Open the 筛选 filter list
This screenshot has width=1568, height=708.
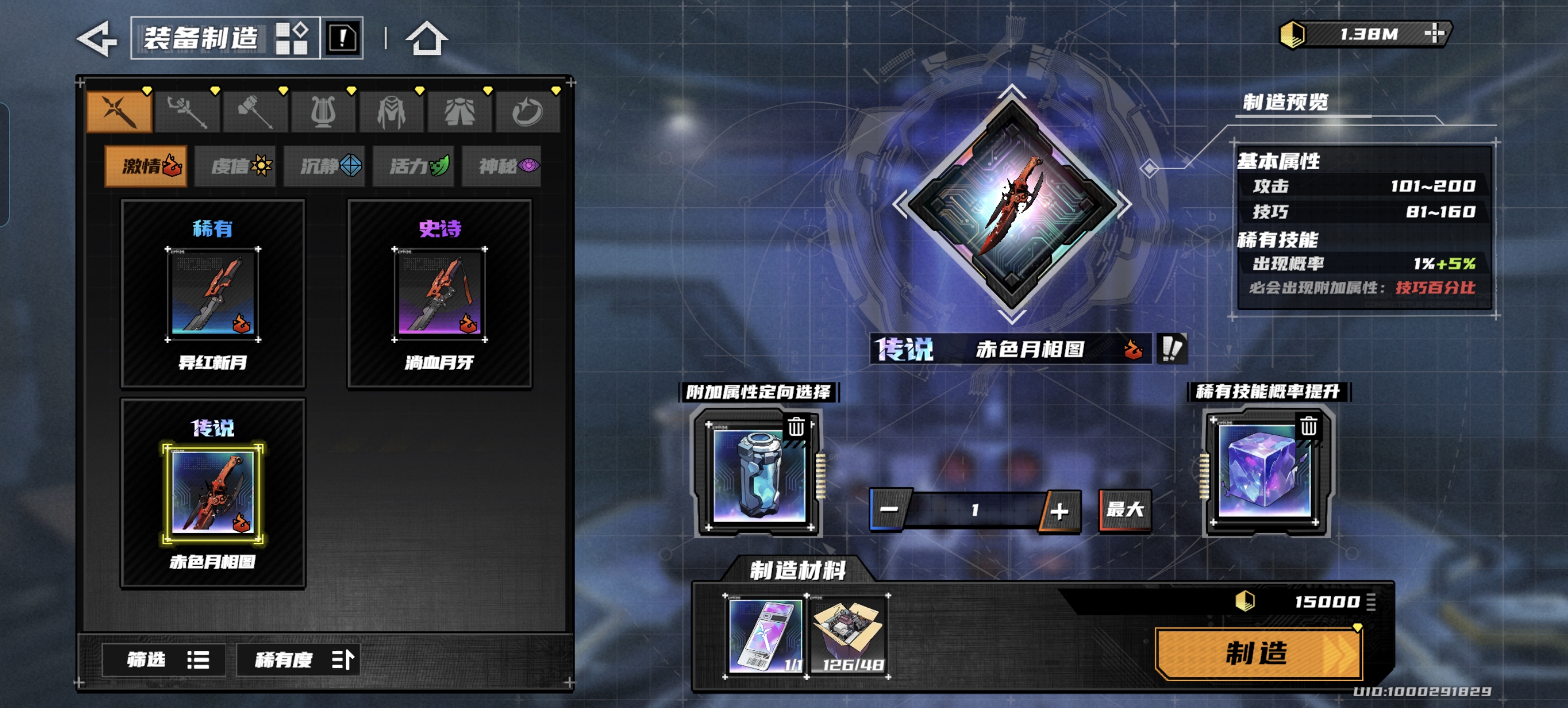click(164, 659)
